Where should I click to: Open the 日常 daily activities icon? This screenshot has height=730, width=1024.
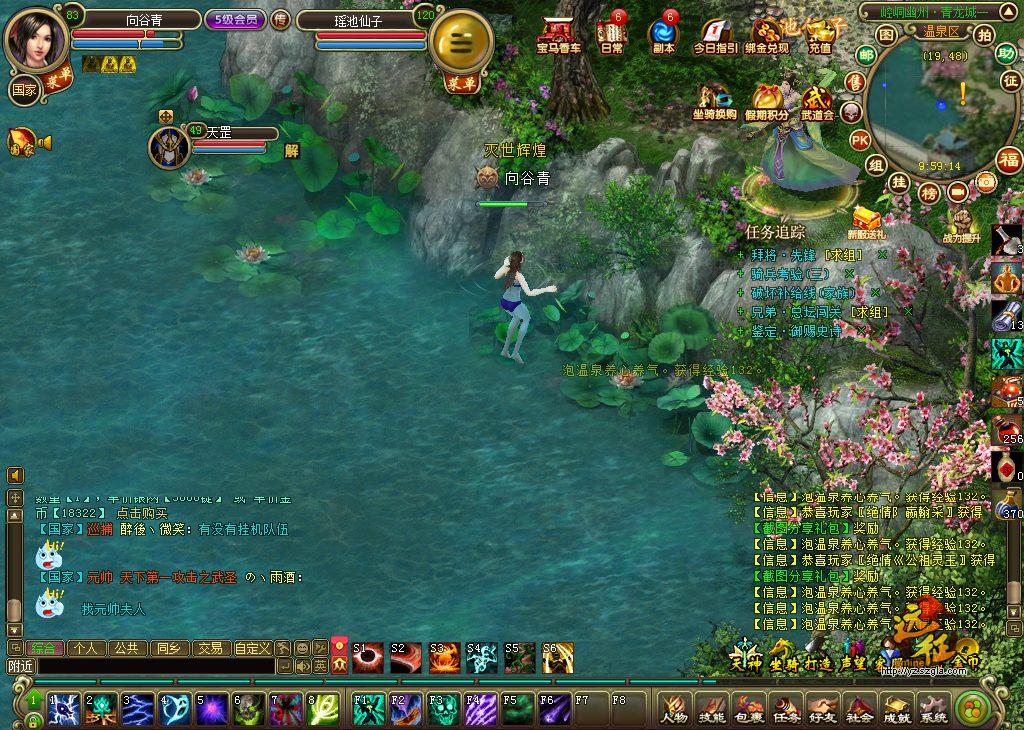[610, 35]
